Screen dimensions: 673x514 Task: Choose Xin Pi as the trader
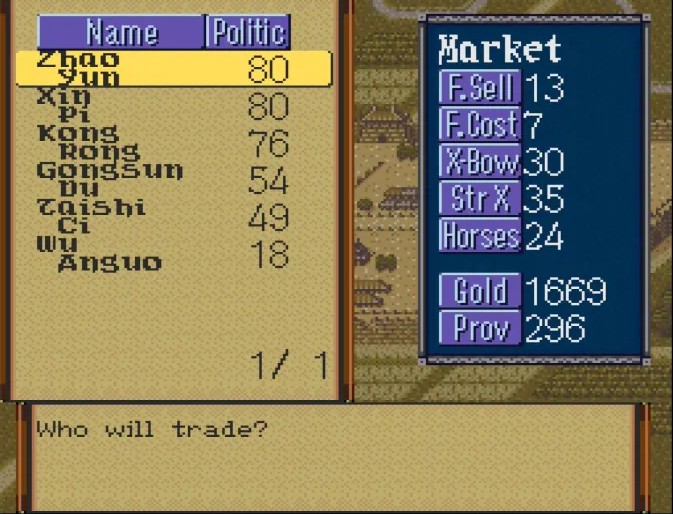coord(172,105)
